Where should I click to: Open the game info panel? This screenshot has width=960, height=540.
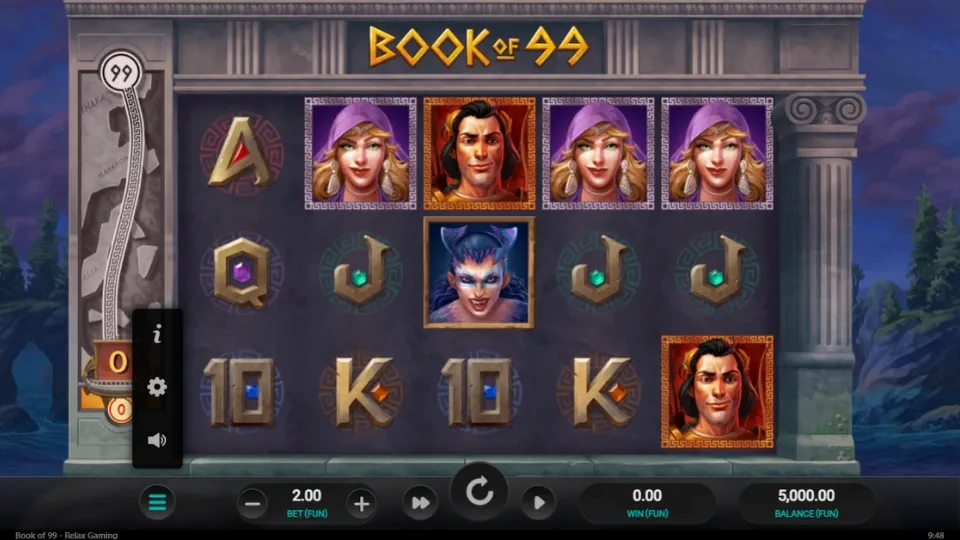click(x=157, y=336)
